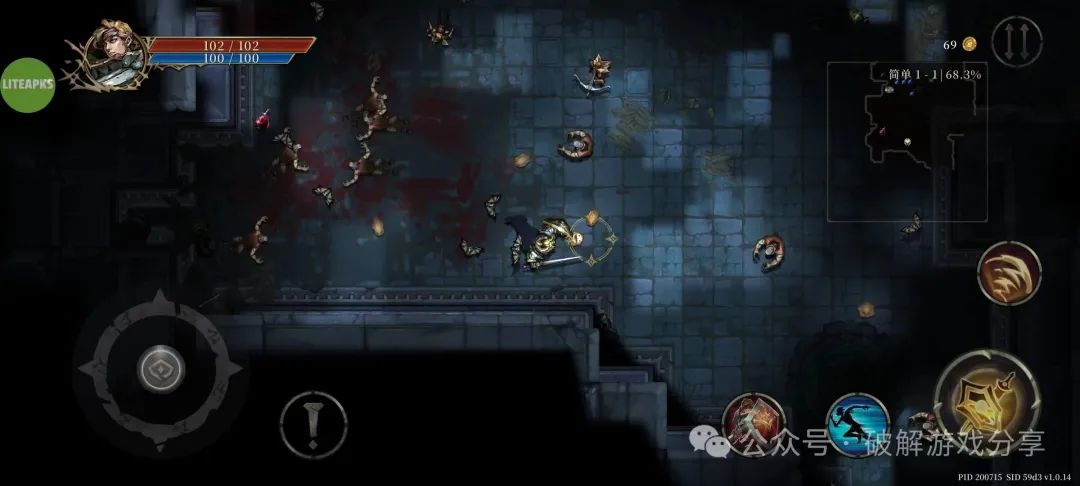Tap the double-arrow swap button

click(1016, 42)
